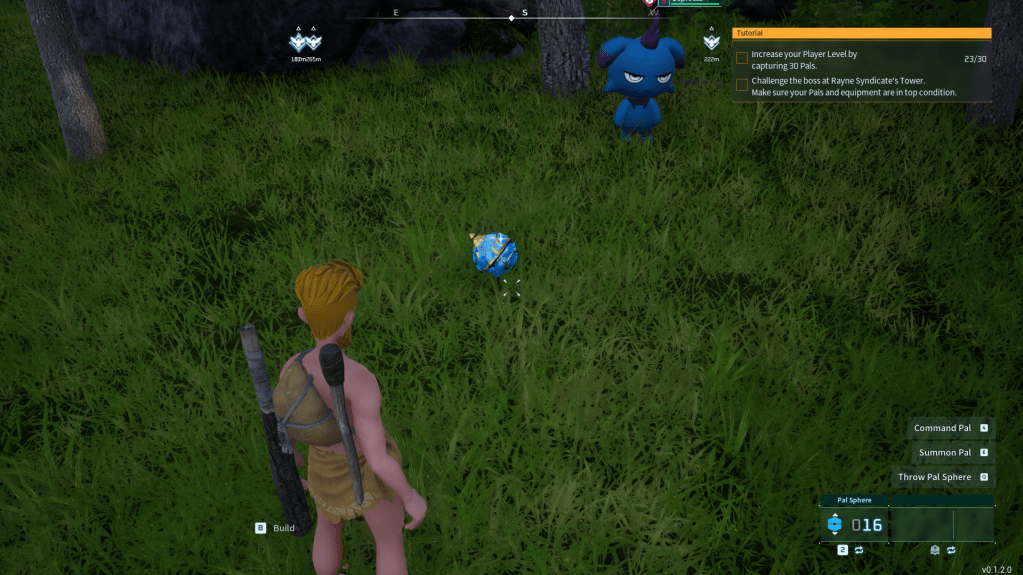Tick the capture 30 Pals objective box
This screenshot has width=1023, height=575.
742,58
